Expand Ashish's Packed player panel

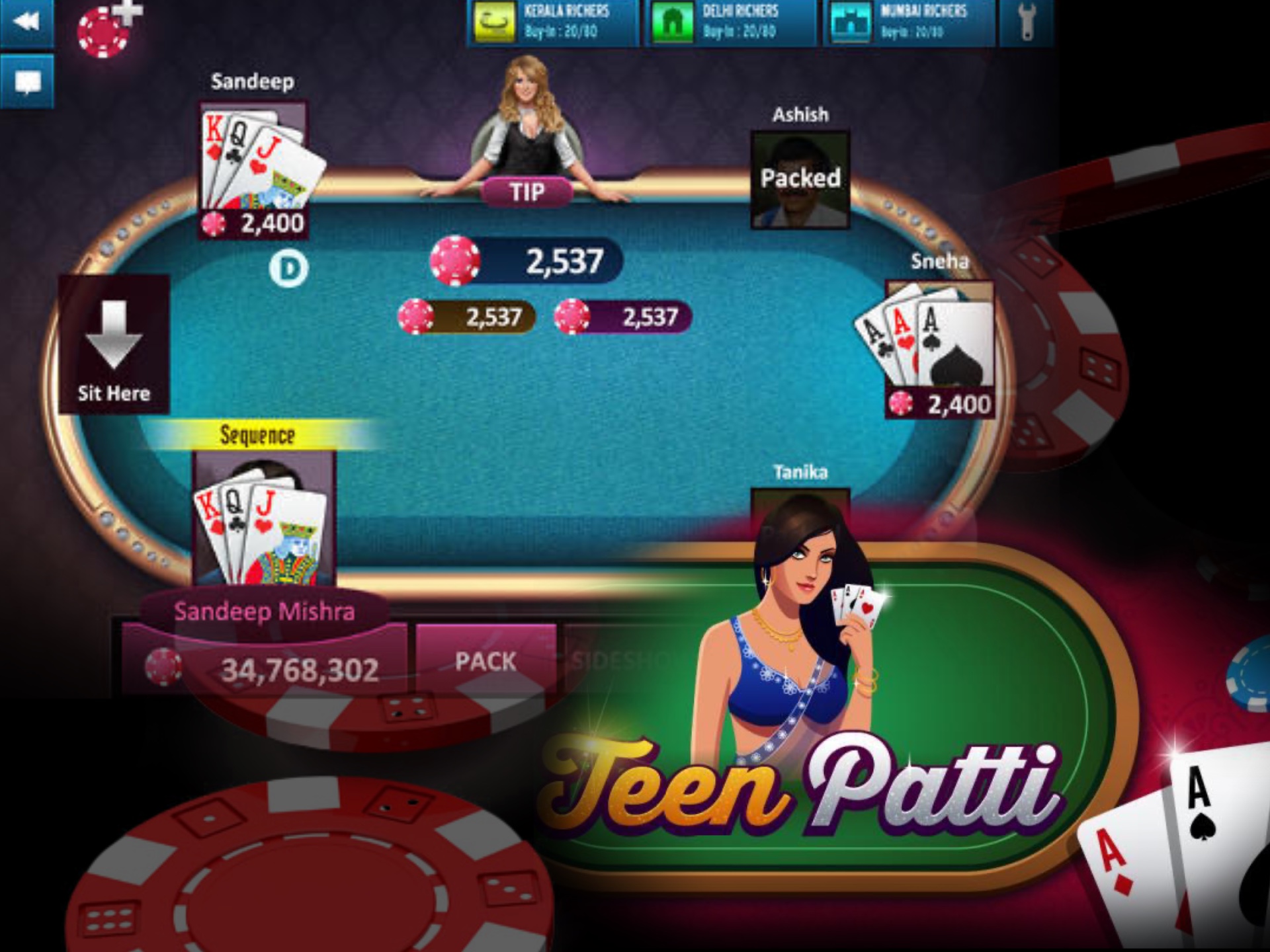pyautogui.click(x=800, y=178)
